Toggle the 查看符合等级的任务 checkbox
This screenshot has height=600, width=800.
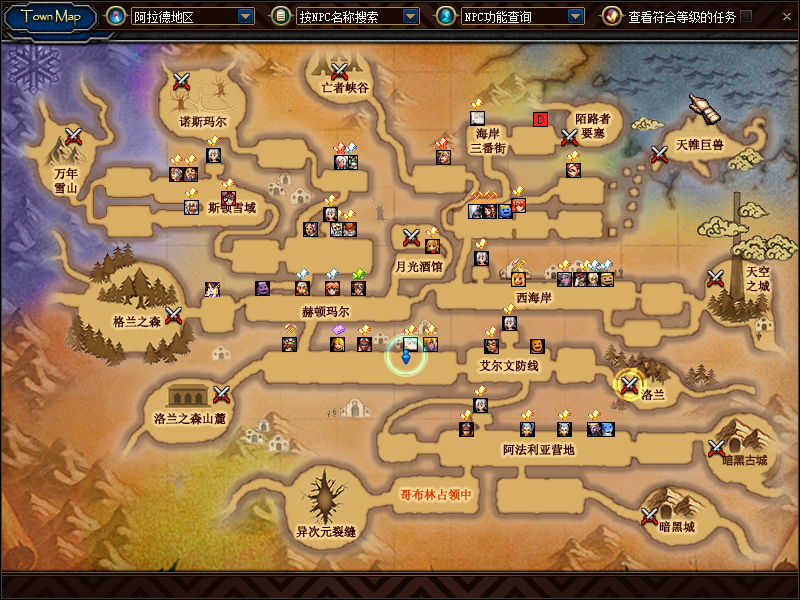[x=746, y=16]
